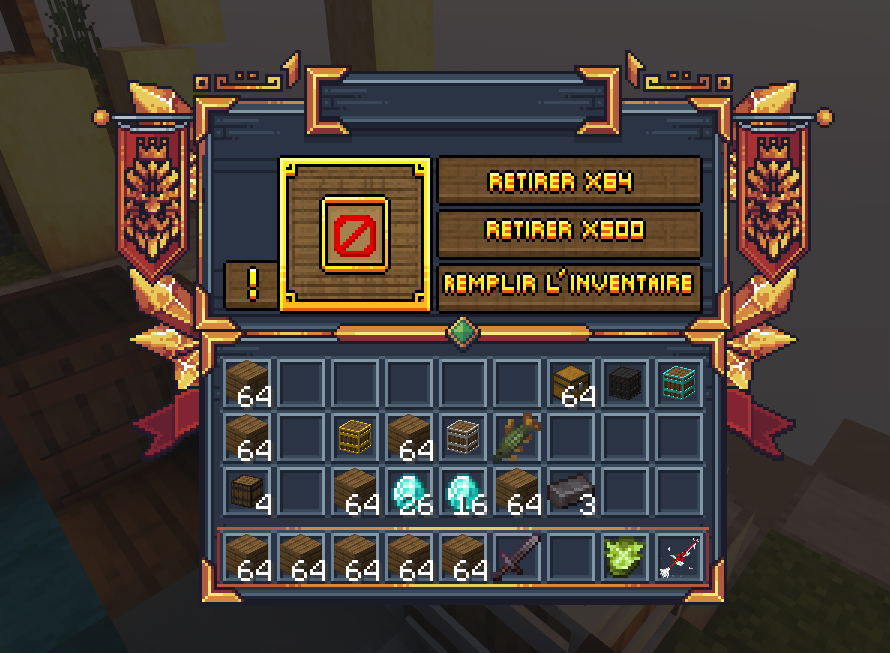Click the Retirer x64 button

tap(570, 181)
